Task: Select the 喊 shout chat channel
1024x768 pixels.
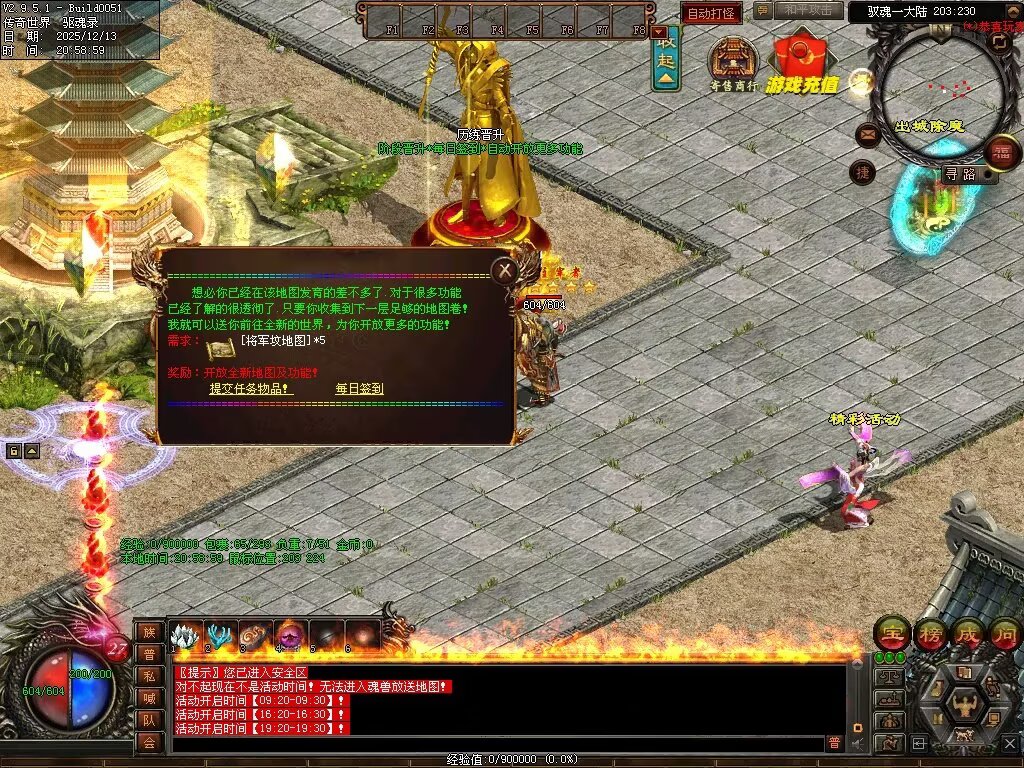Action: tap(148, 697)
